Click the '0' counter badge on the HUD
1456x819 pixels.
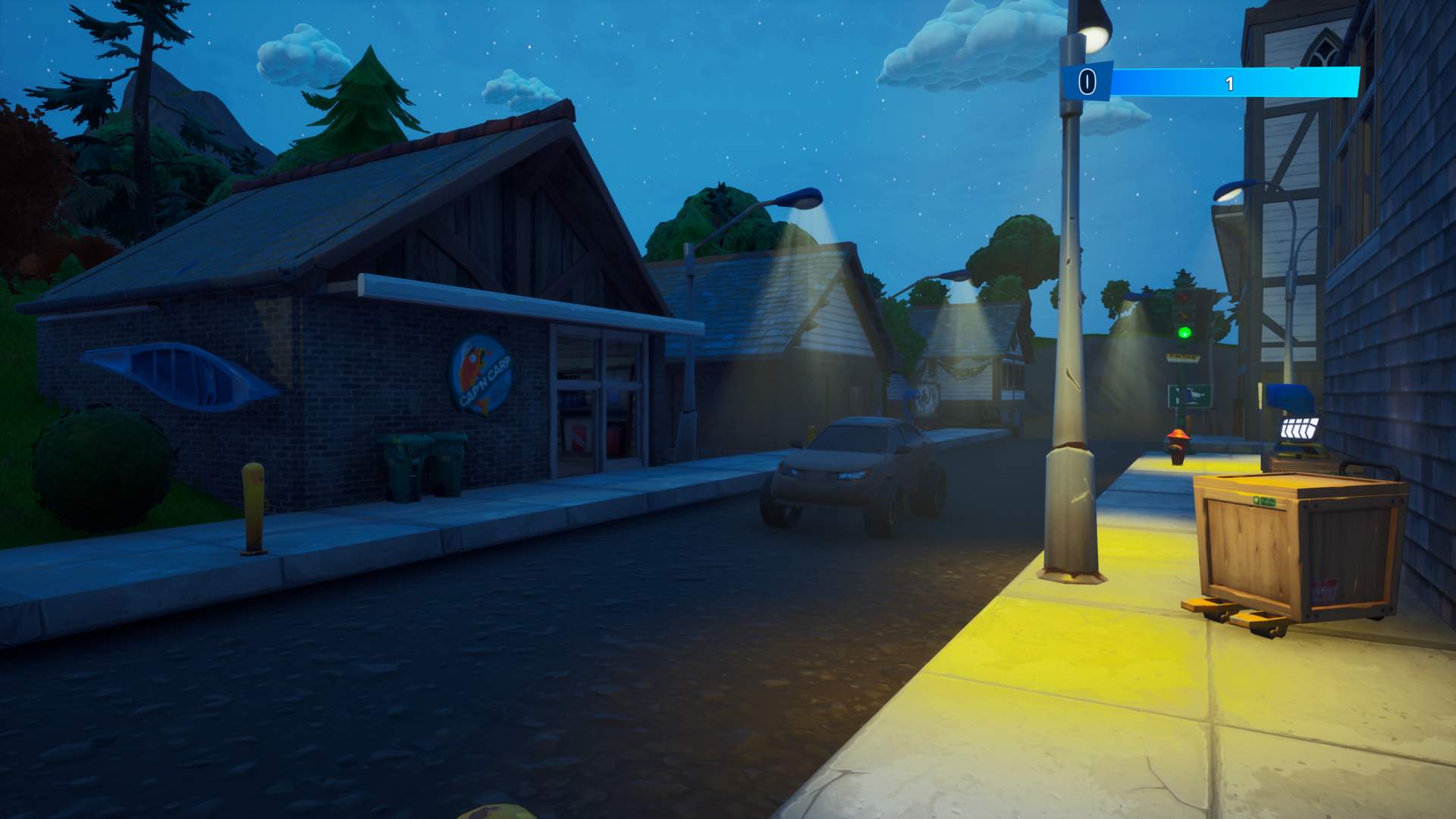[x=1087, y=81]
